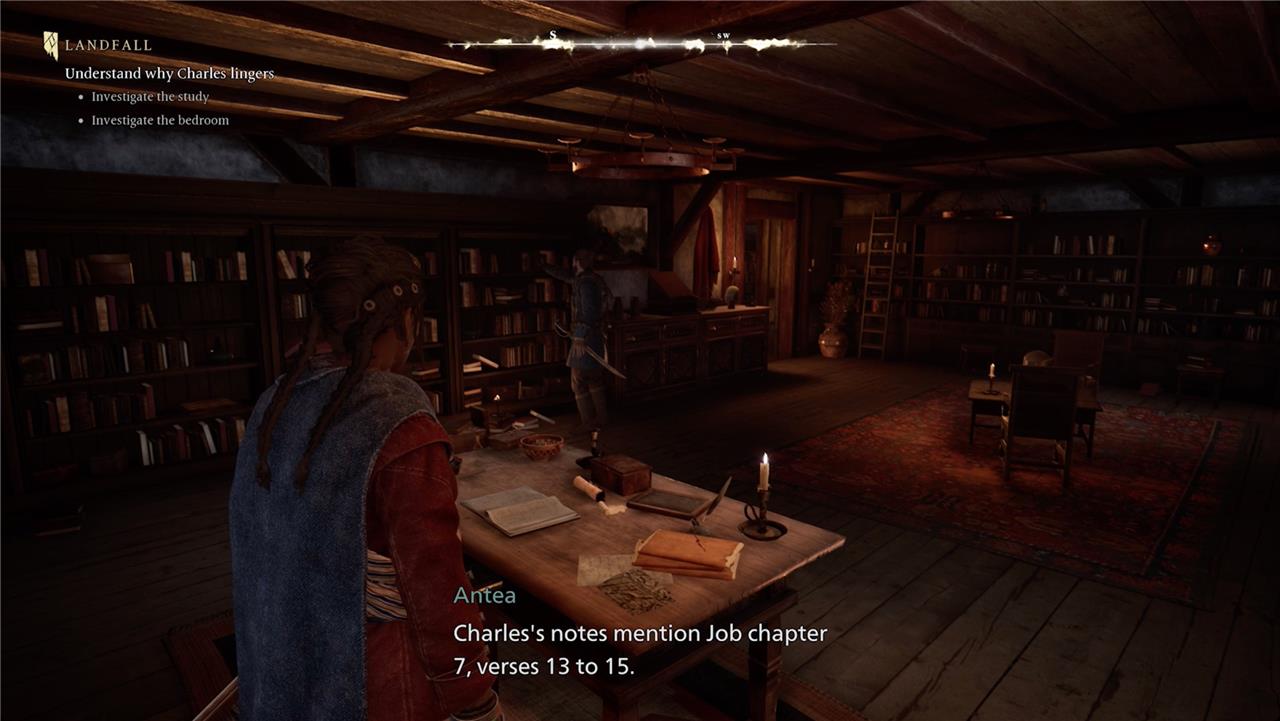This screenshot has width=1280, height=721.
Task: Select the 'Investigate the bedroom' objective
Action: [x=160, y=120]
